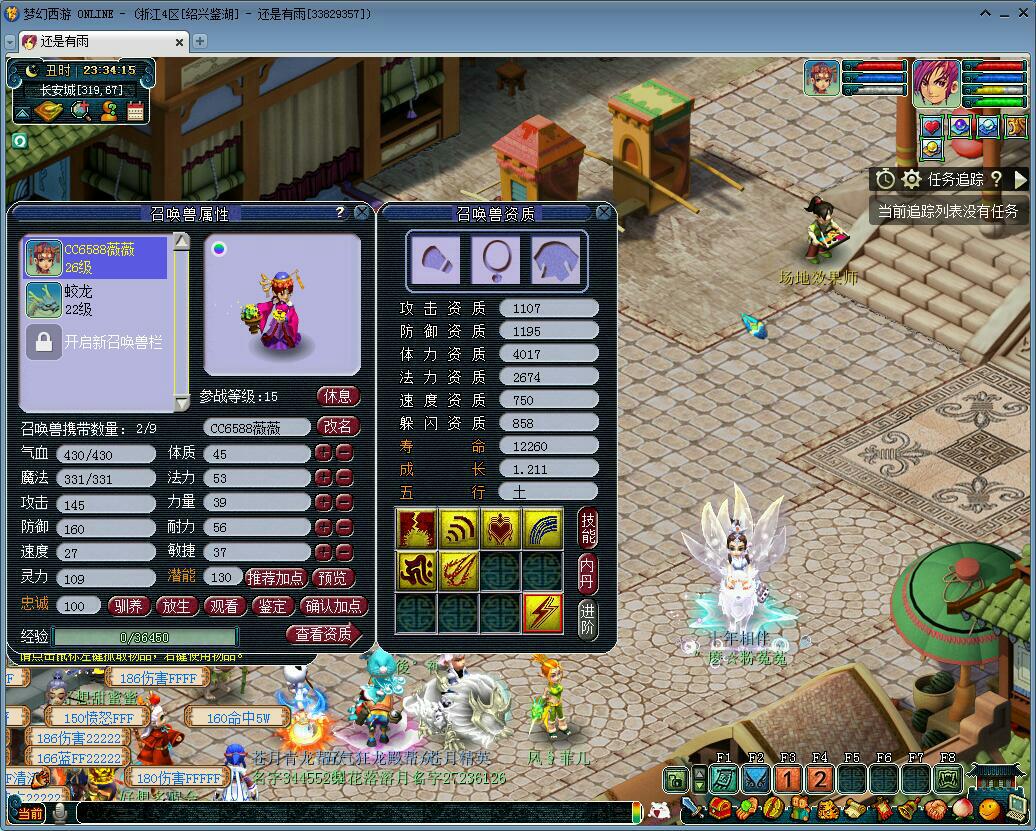This screenshot has height=831, width=1036.
Task: Open a new tab with the plus button
Action: point(200,41)
